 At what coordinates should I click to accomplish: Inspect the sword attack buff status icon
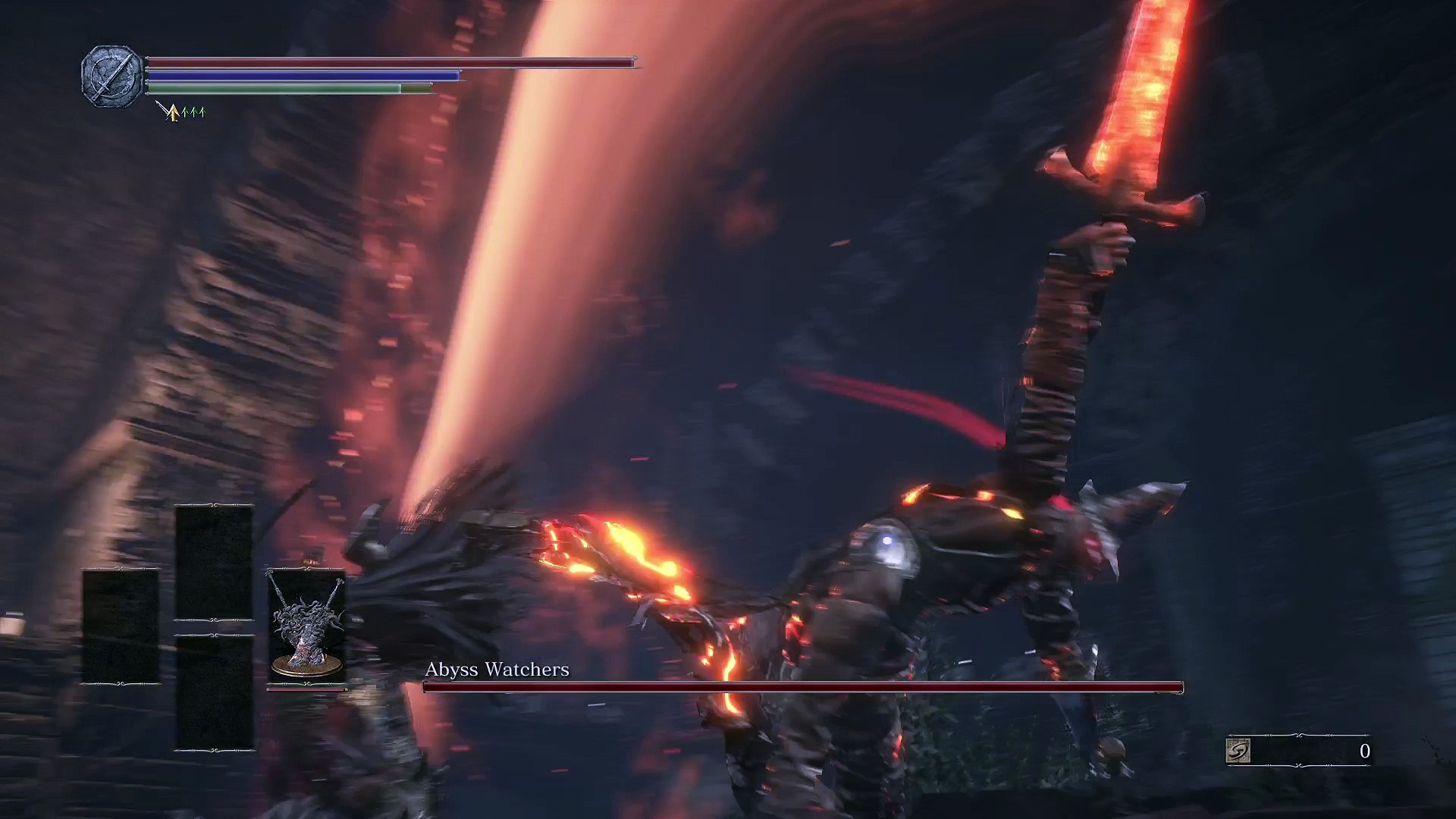169,112
